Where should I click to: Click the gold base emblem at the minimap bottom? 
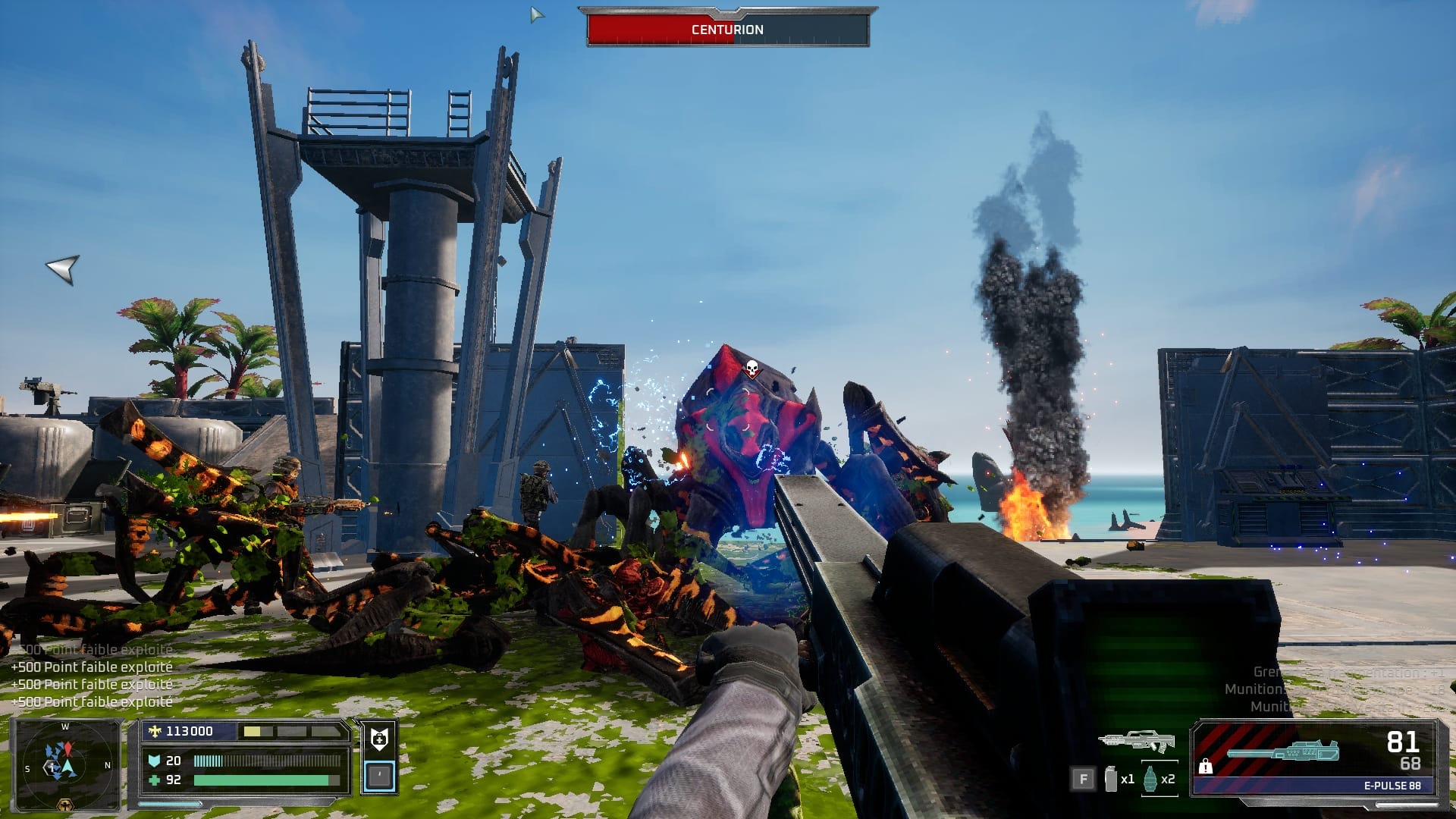(65, 805)
